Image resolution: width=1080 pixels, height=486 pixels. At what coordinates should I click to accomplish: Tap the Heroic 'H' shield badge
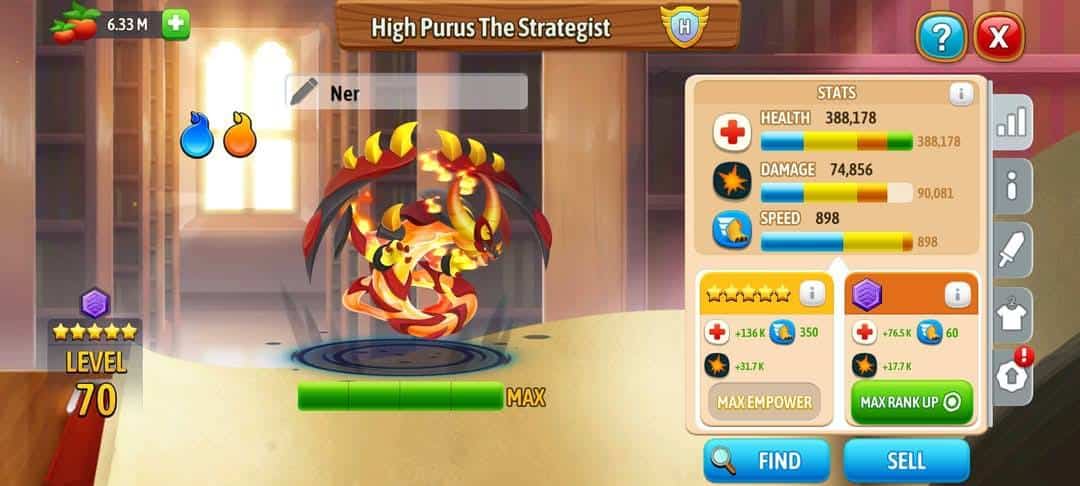(684, 27)
